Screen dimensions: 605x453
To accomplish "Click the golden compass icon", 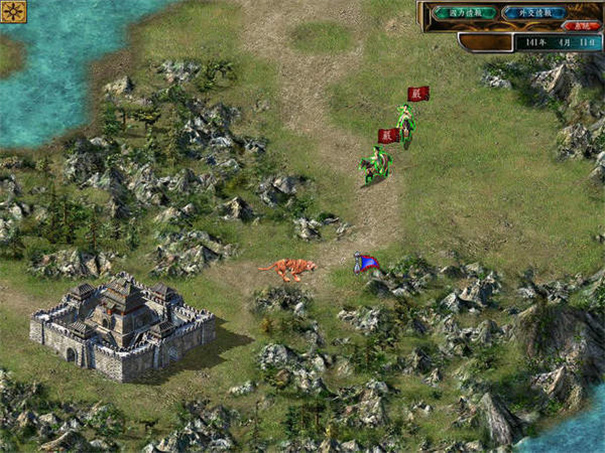I will 14,12.
